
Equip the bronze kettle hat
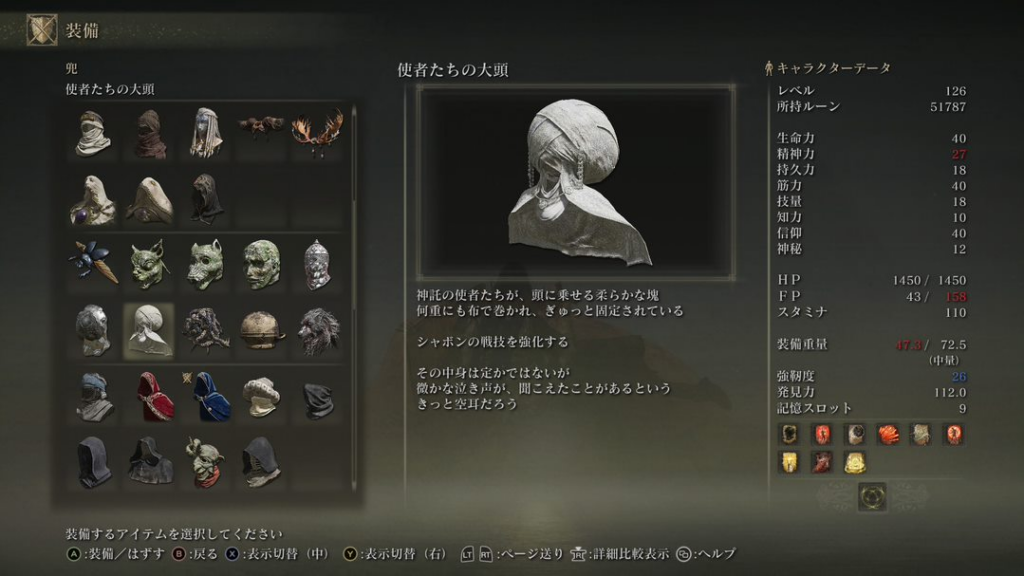click(x=261, y=331)
